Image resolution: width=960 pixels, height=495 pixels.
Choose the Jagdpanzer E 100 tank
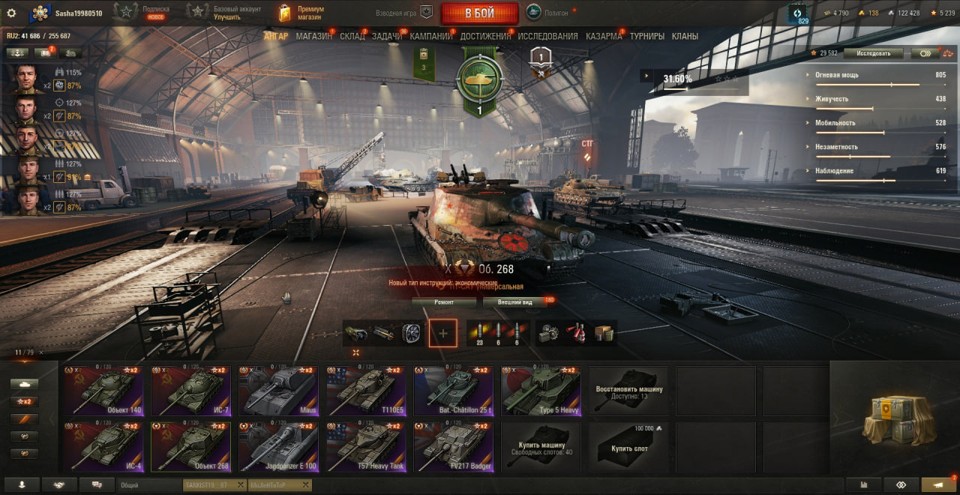(279, 446)
